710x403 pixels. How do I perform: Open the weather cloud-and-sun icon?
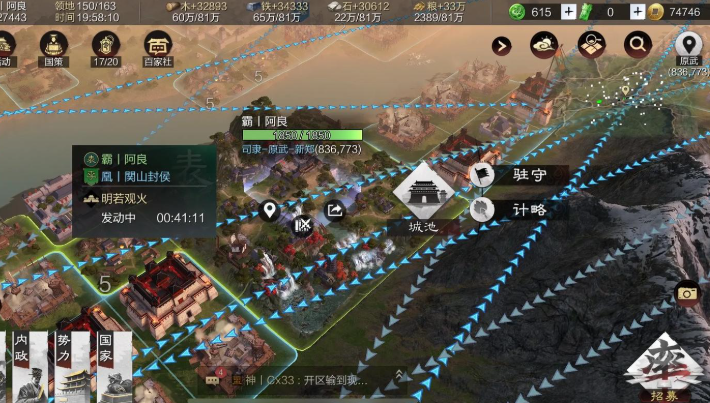546,44
